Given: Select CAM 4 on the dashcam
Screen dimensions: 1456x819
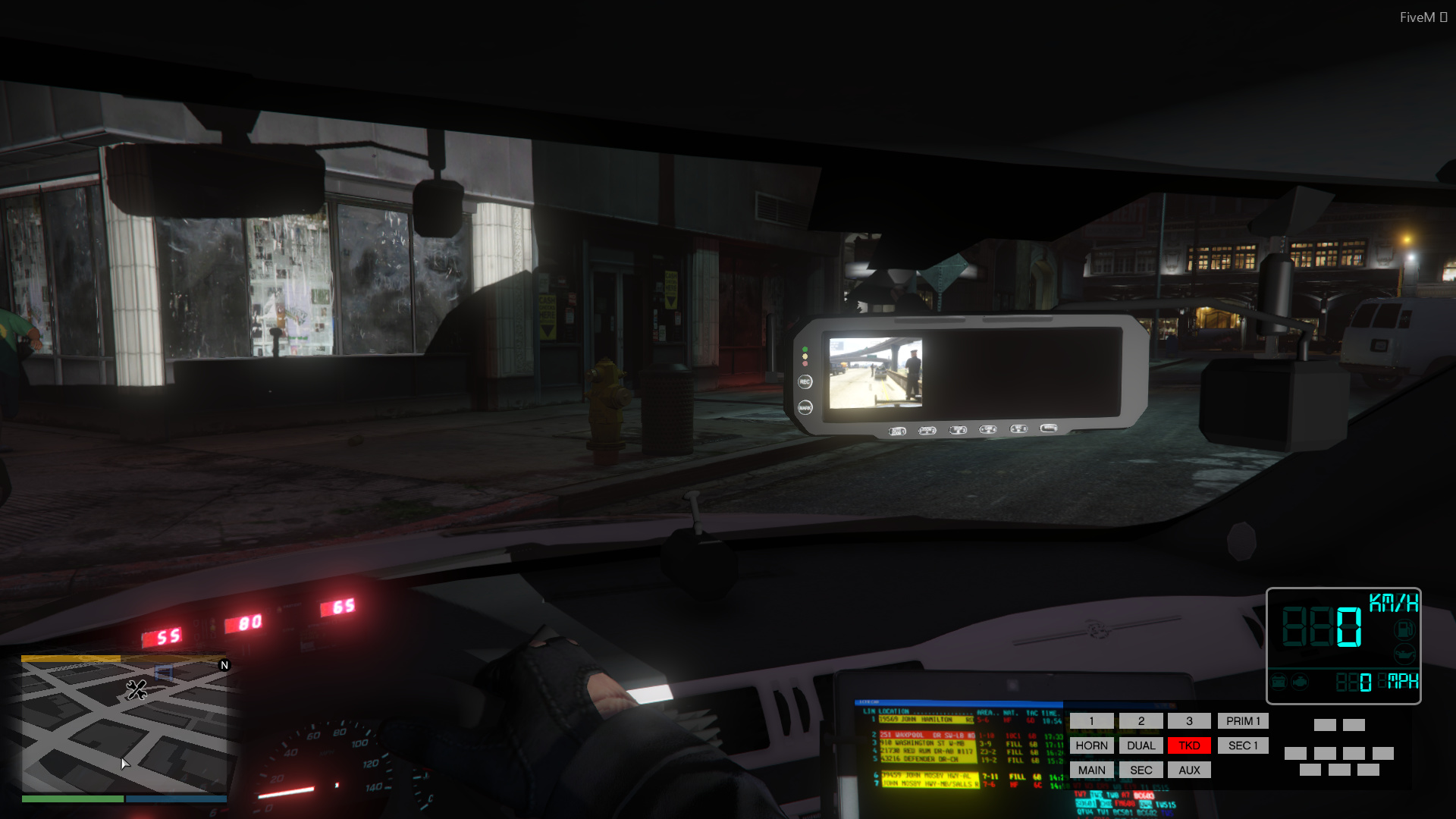Looking at the screenshot, I should pos(987,431).
